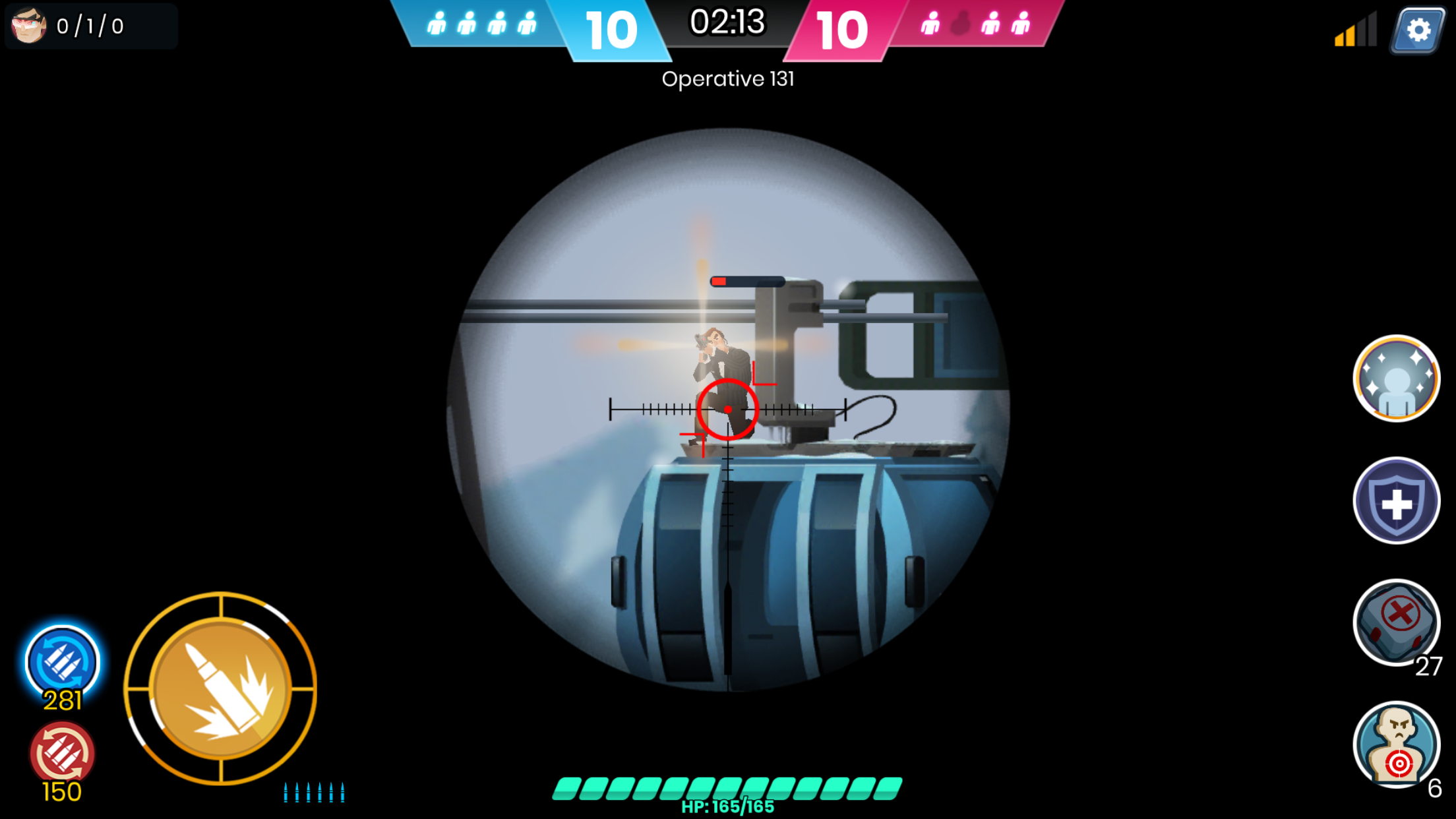Screen dimensions: 1456x819
Task: Tap the Operative 131 name label
Action: [728, 80]
